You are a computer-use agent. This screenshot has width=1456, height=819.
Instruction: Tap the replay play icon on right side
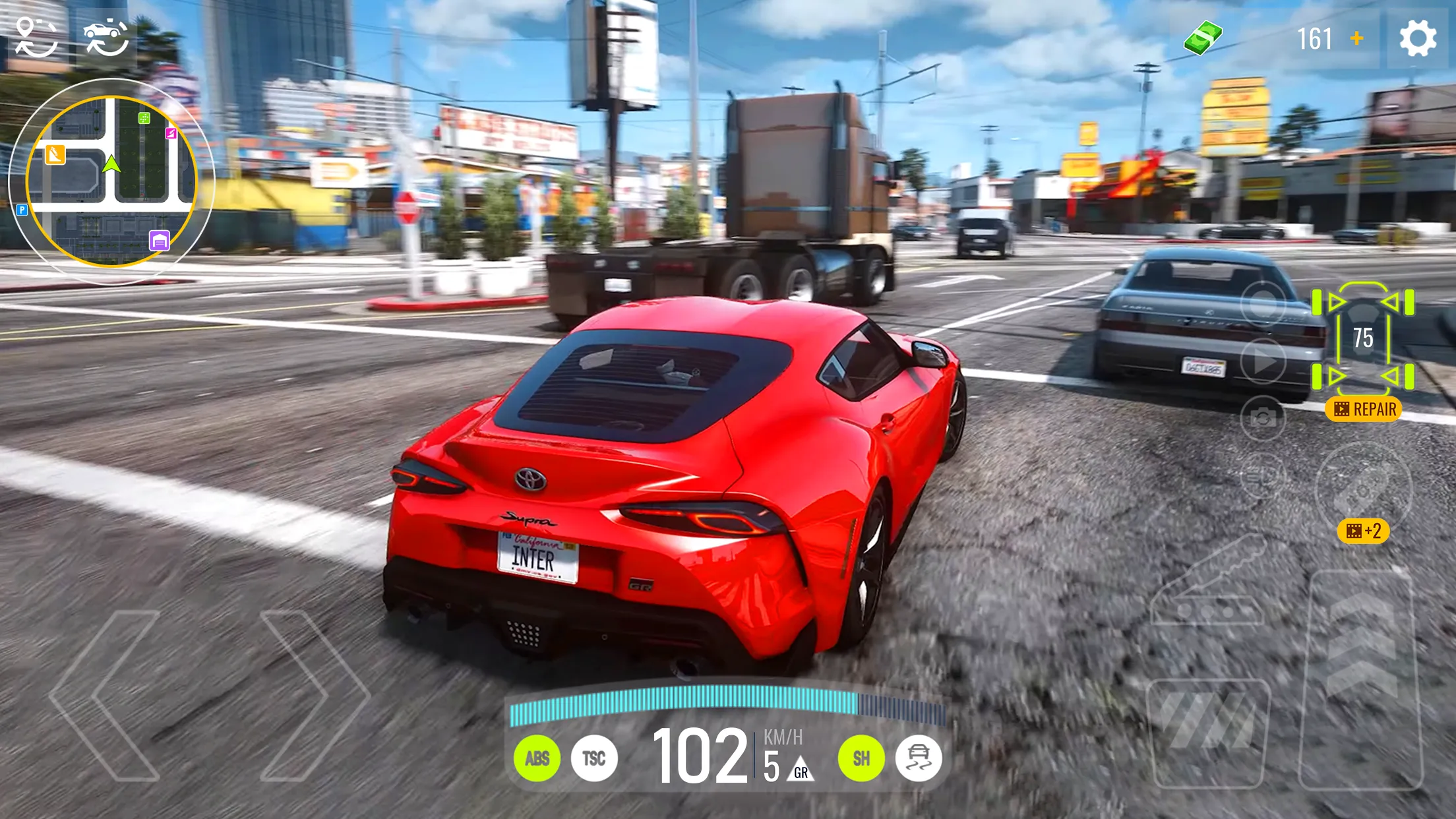[1263, 362]
